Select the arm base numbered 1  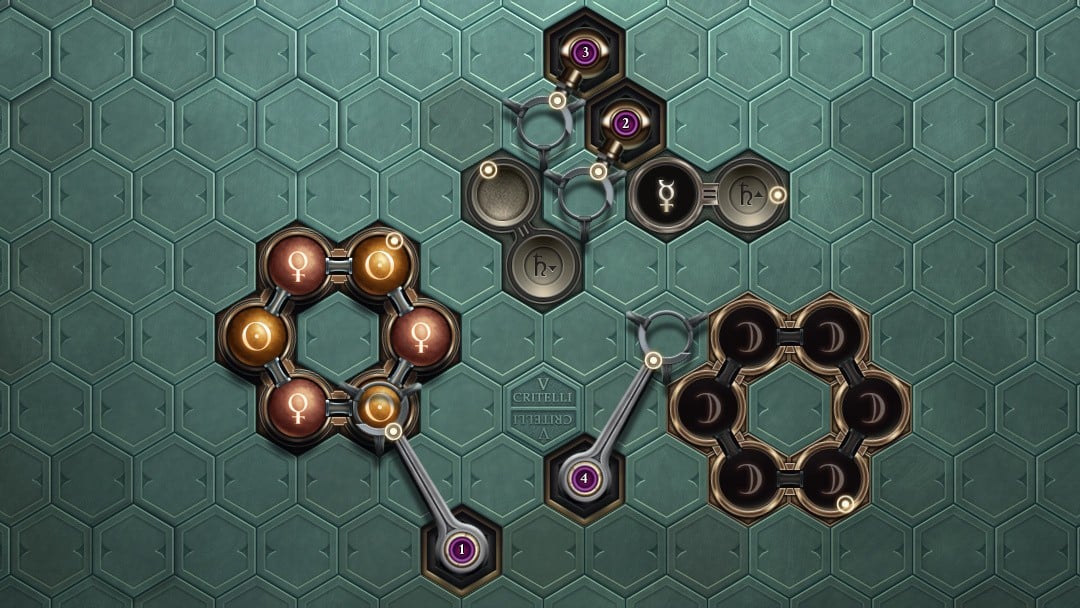[461, 548]
